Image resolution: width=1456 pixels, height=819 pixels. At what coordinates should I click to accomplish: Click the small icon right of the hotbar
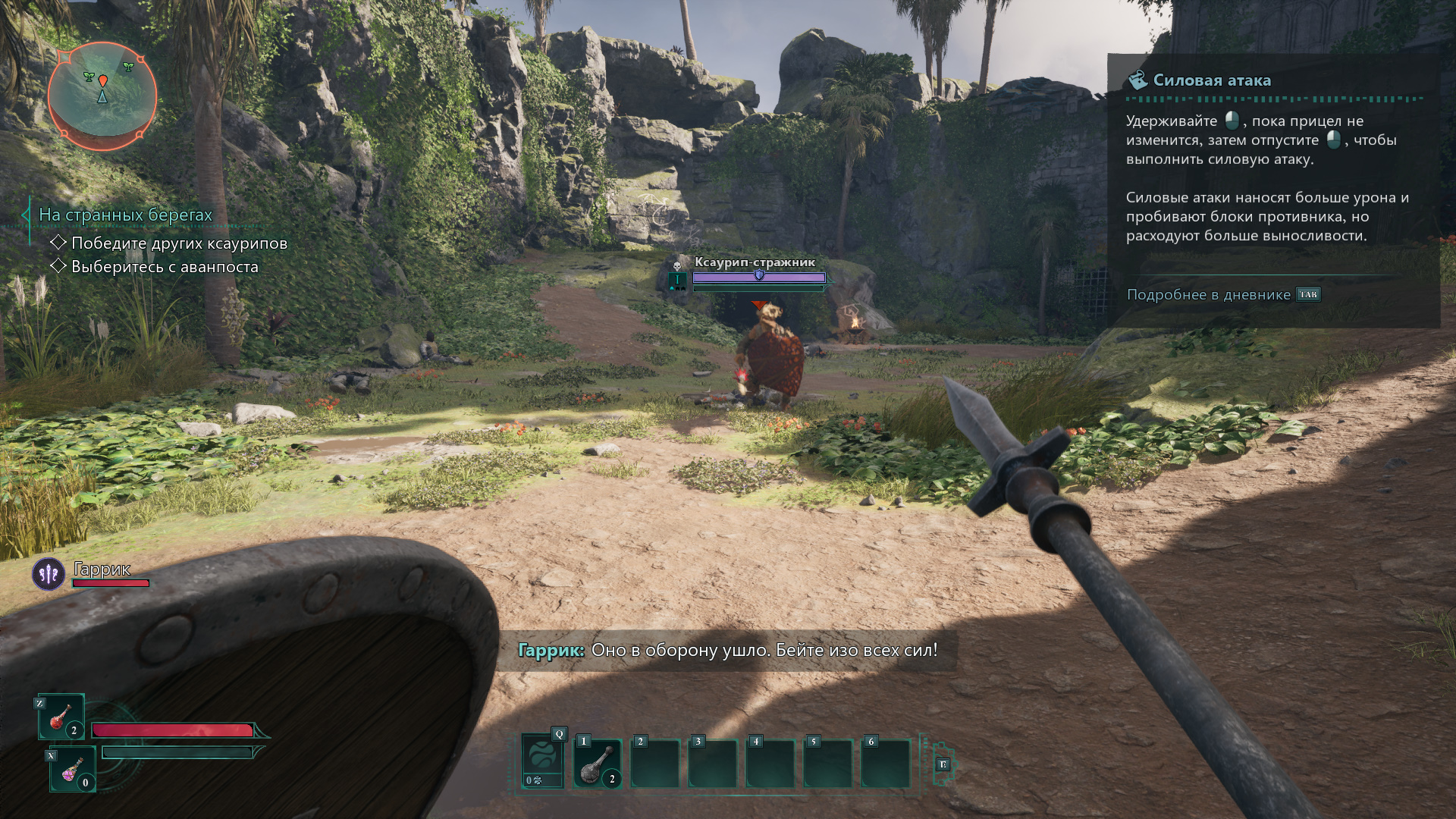coord(943,764)
